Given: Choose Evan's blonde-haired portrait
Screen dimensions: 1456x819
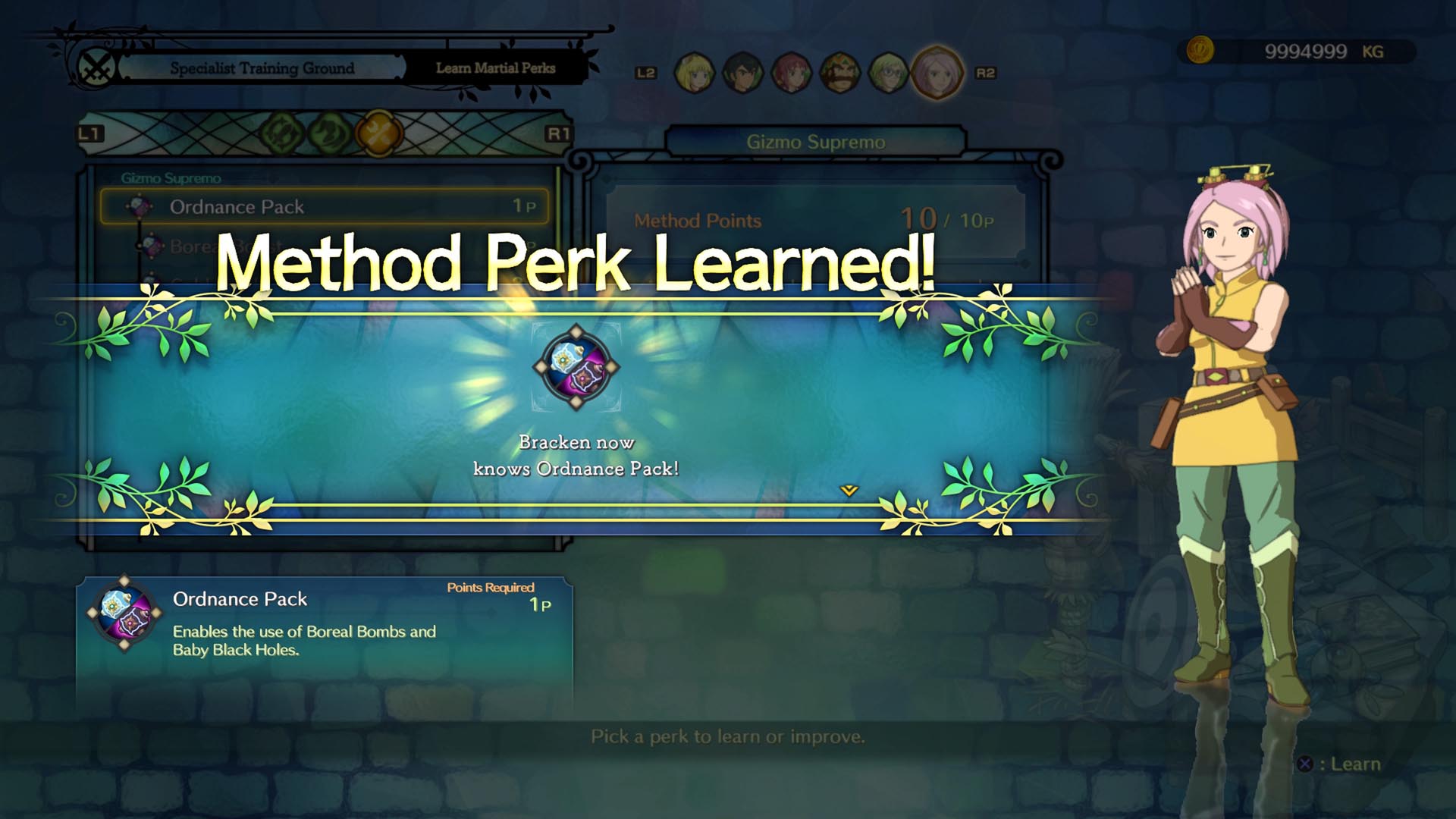Looking at the screenshot, I should pyautogui.click(x=694, y=73).
